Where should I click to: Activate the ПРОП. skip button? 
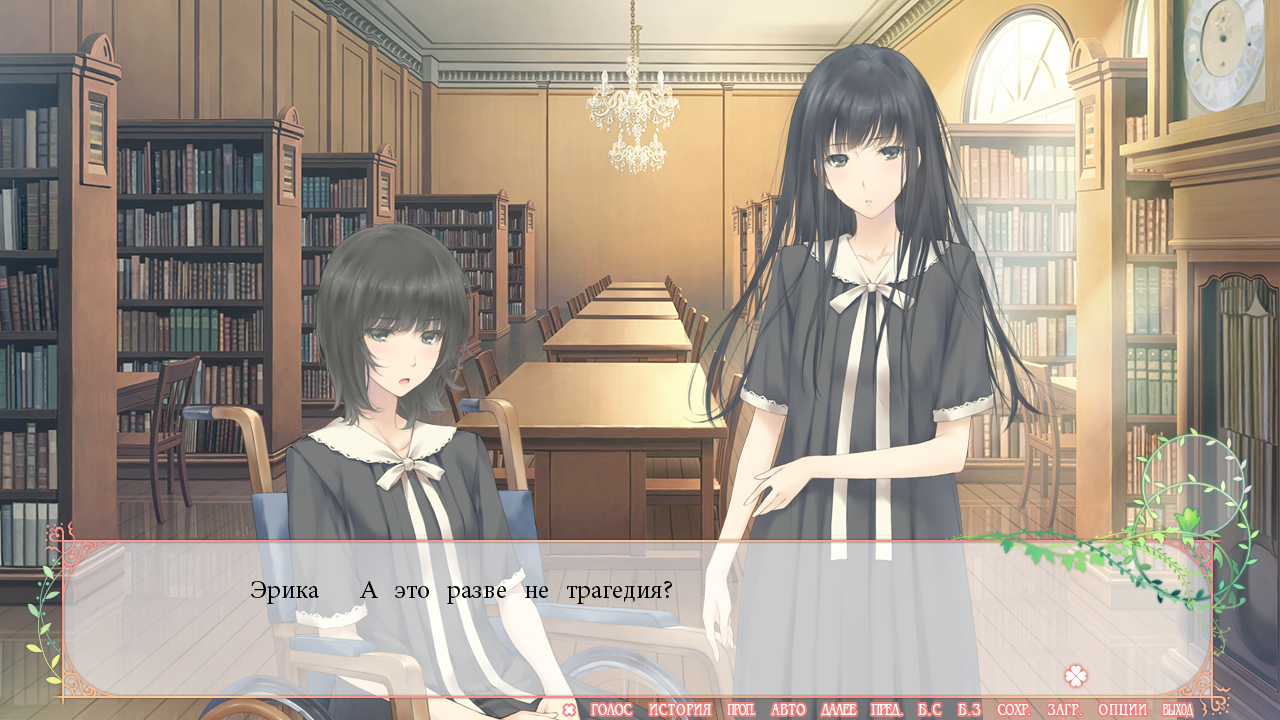click(x=741, y=710)
